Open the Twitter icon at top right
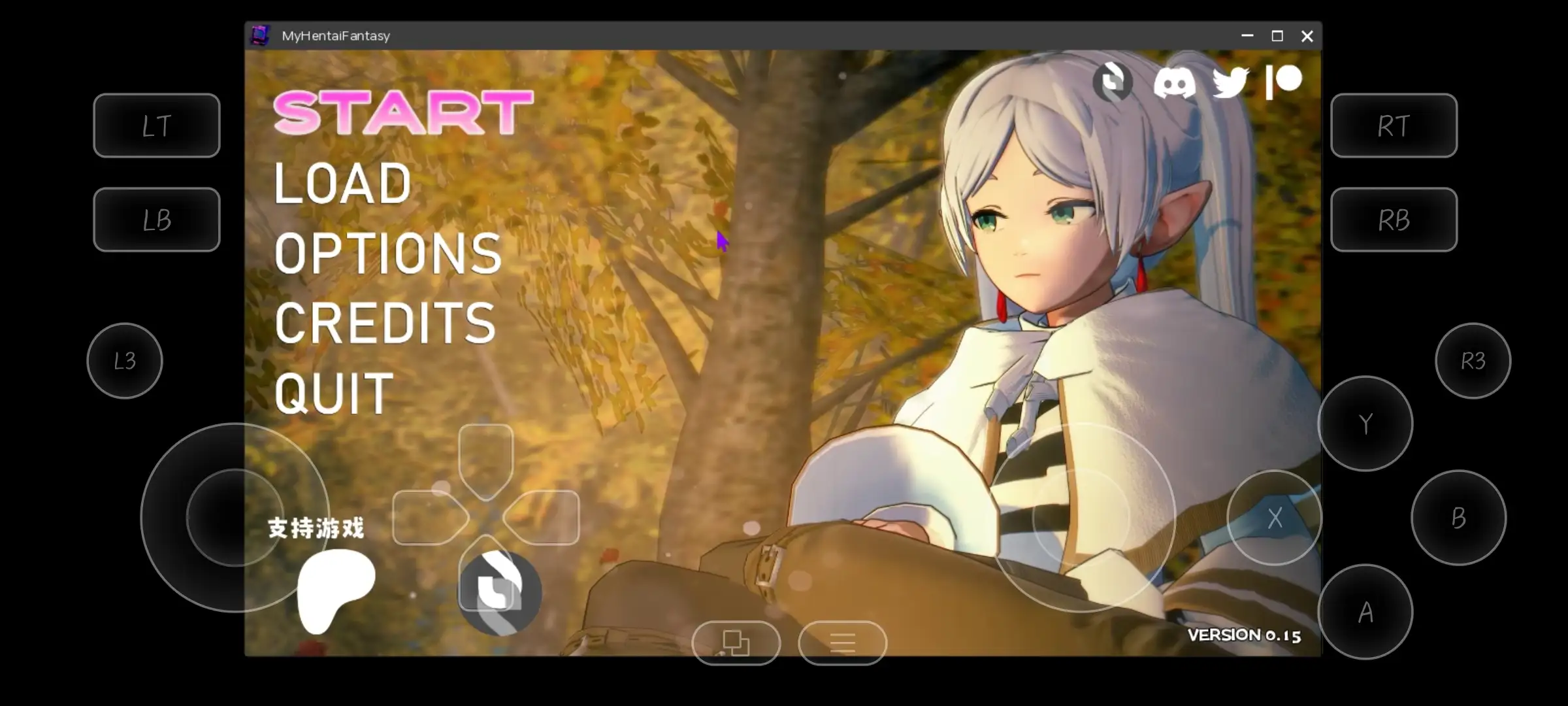The height and width of the screenshot is (706, 1568). click(1229, 82)
